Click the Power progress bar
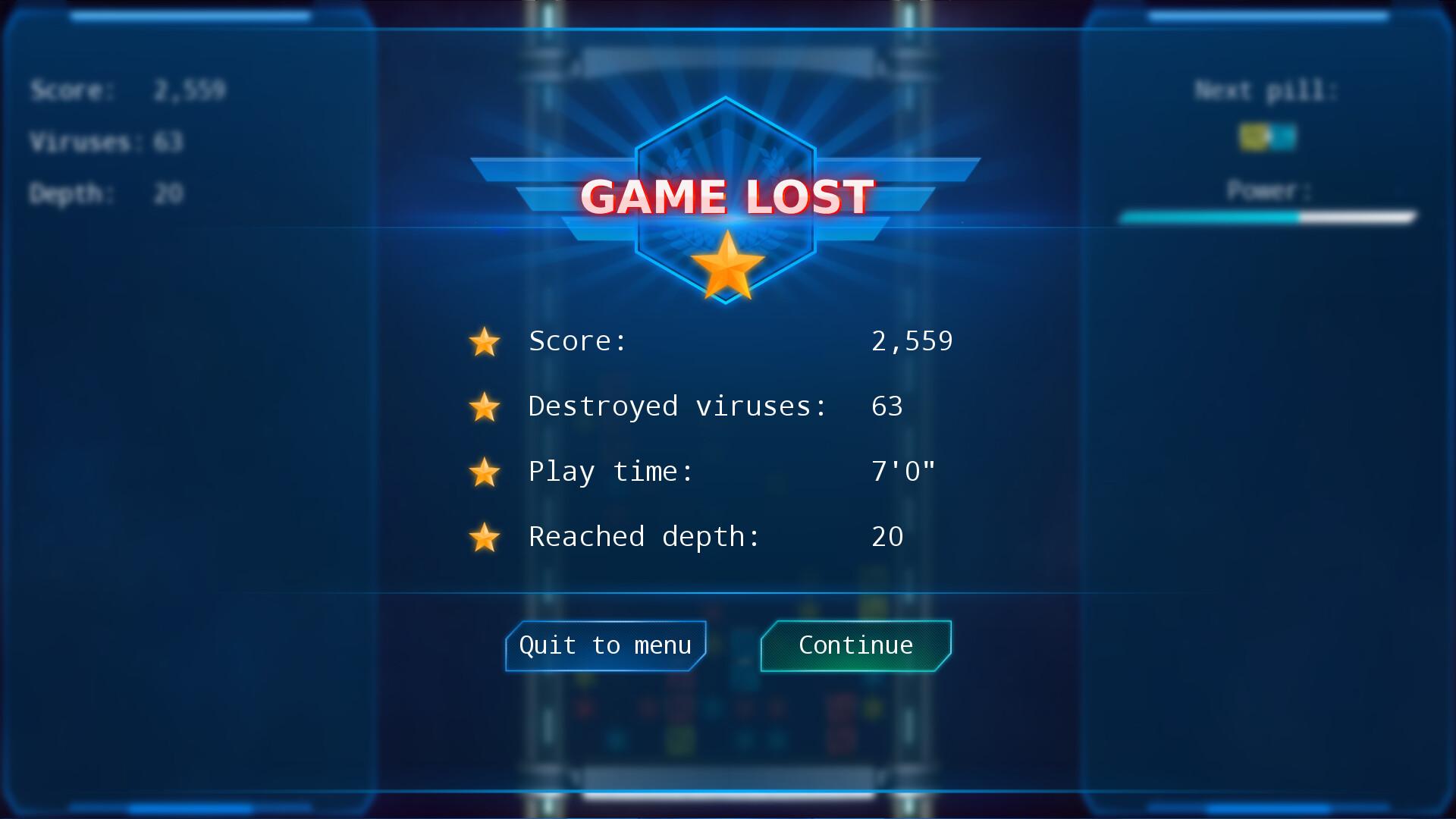Image resolution: width=1456 pixels, height=819 pixels. coord(1269,218)
